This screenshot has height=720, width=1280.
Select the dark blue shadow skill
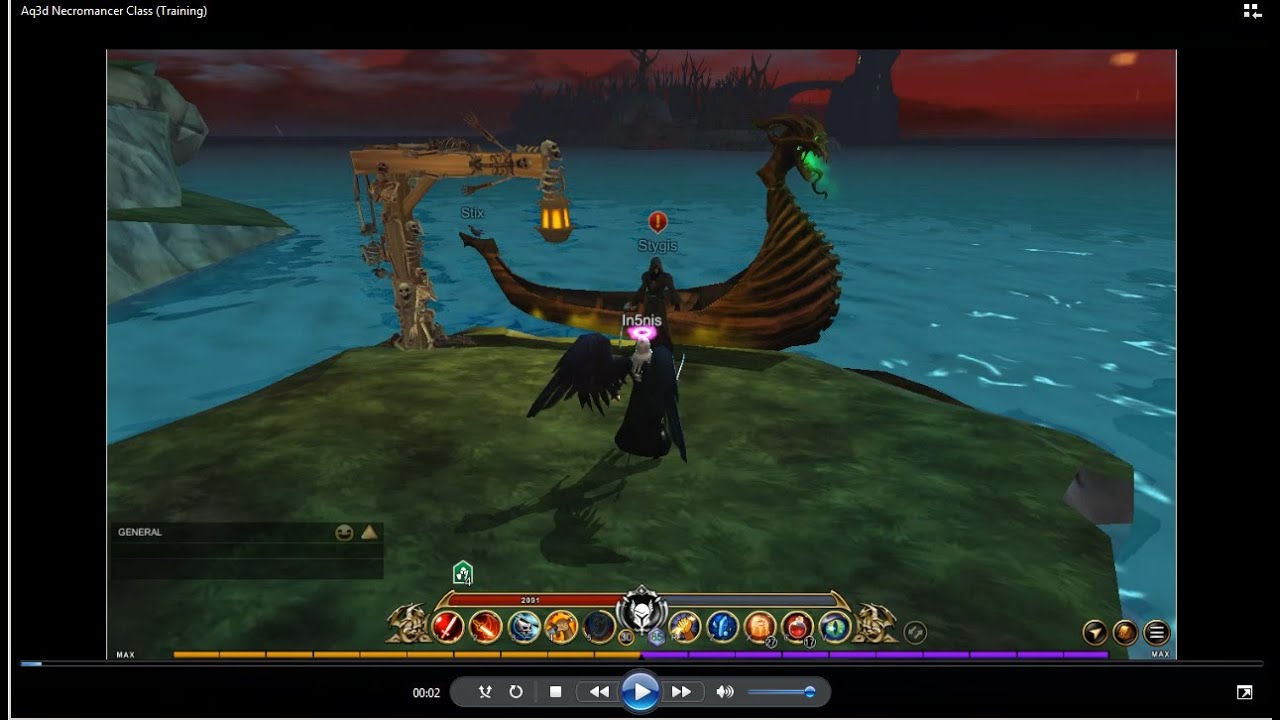tap(599, 627)
